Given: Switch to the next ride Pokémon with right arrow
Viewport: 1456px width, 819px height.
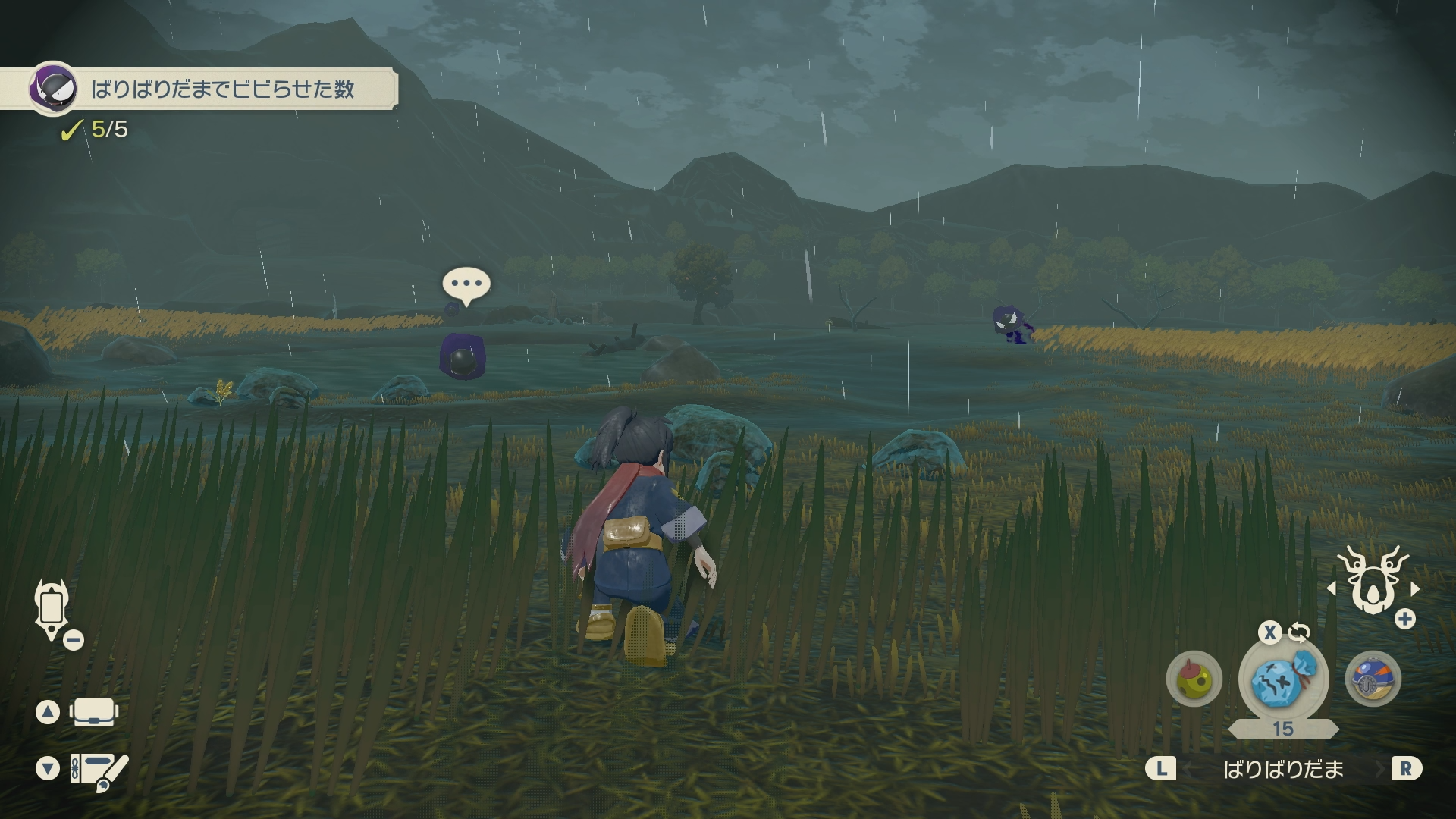Looking at the screenshot, I should (x=1415, y=588).
